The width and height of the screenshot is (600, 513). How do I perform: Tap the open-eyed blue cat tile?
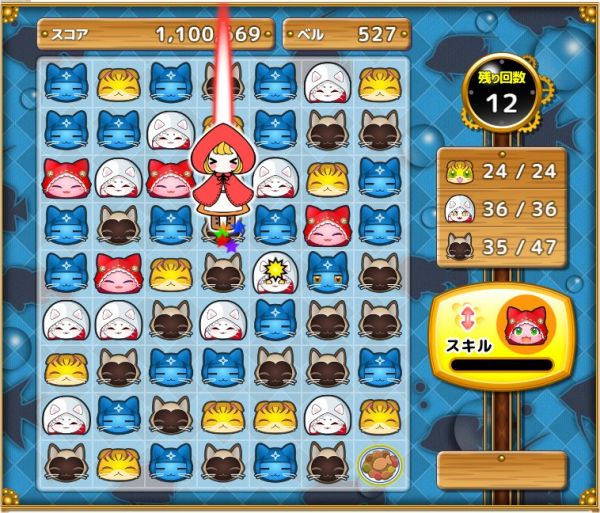point(326,271)
